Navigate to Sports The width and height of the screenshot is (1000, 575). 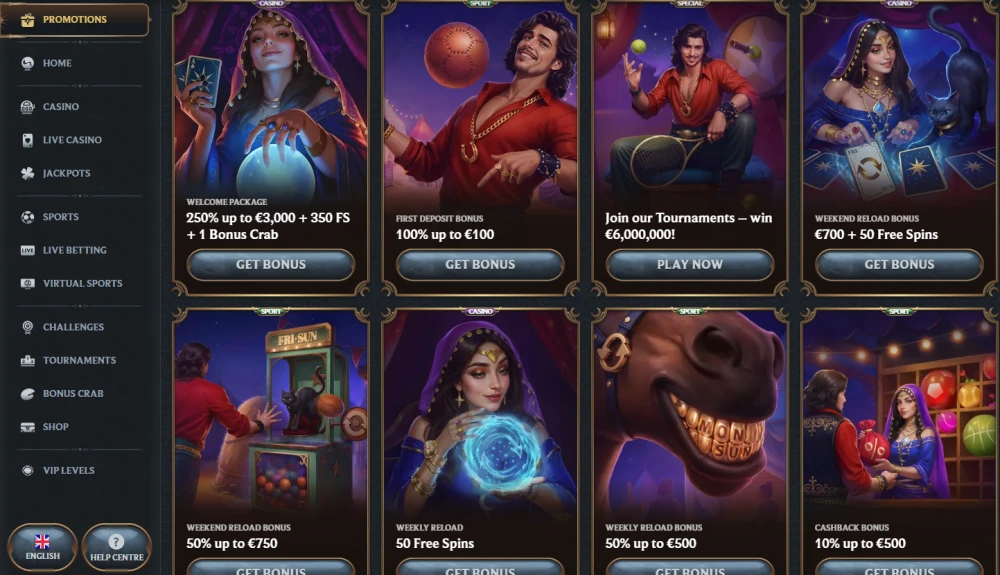pos(60,217)
